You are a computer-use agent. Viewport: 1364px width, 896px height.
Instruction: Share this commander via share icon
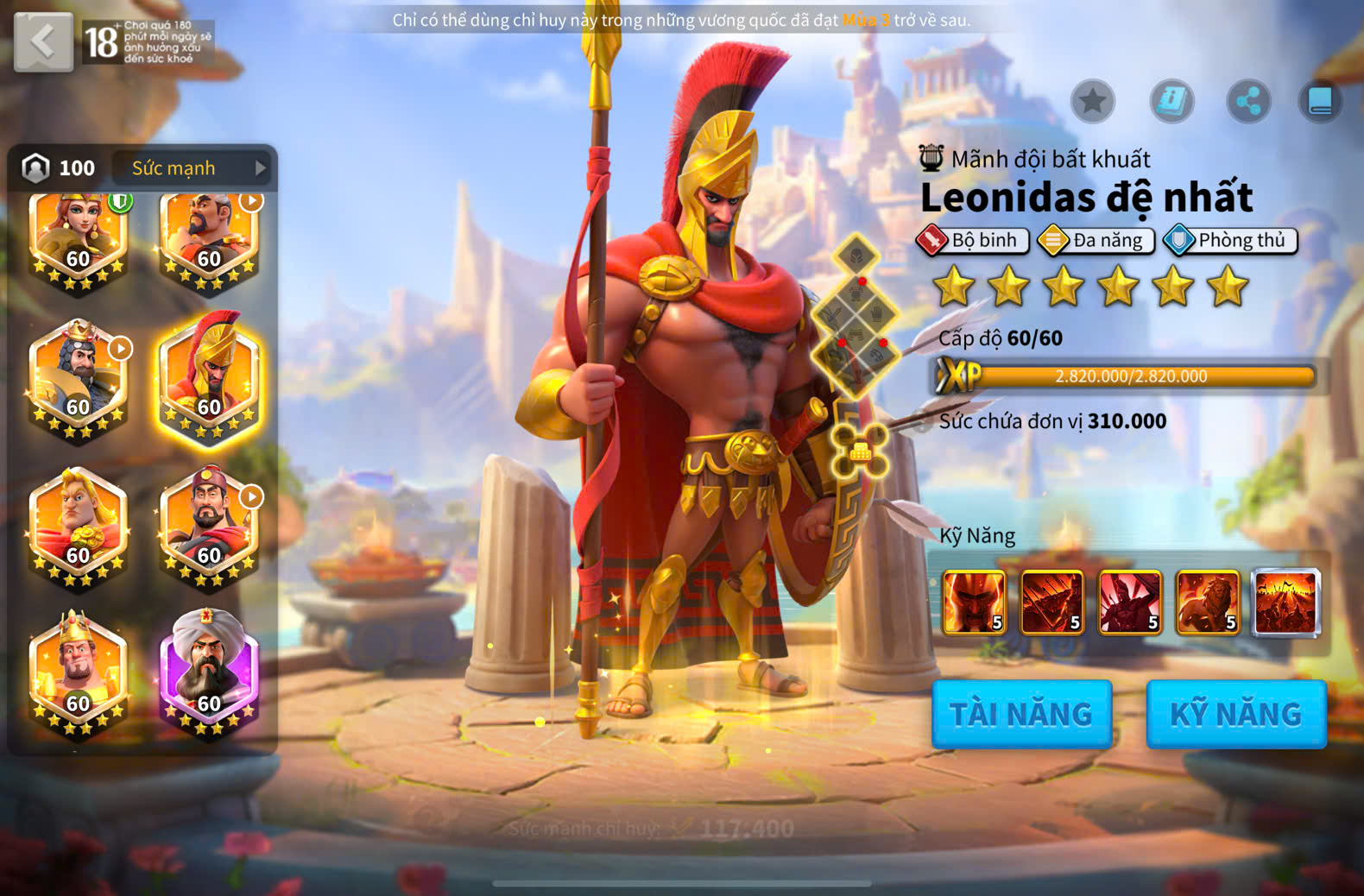1248,102
